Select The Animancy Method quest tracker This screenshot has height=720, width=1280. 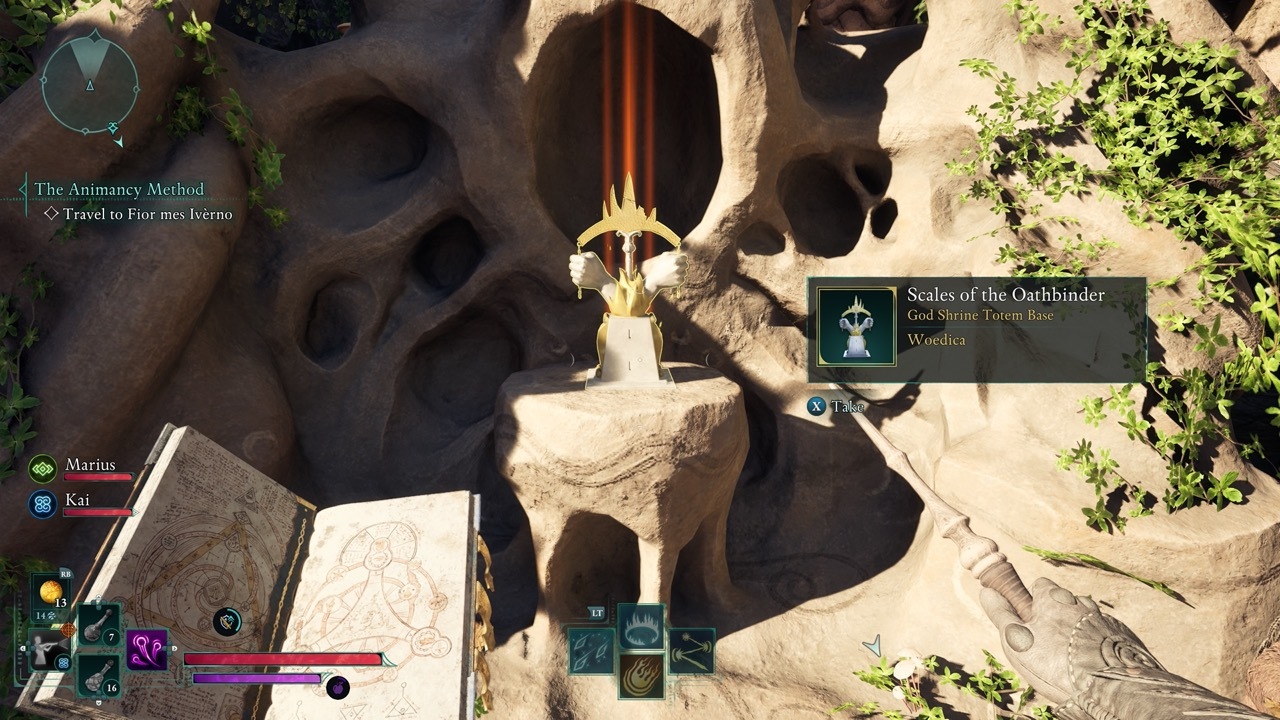(119, 189)
